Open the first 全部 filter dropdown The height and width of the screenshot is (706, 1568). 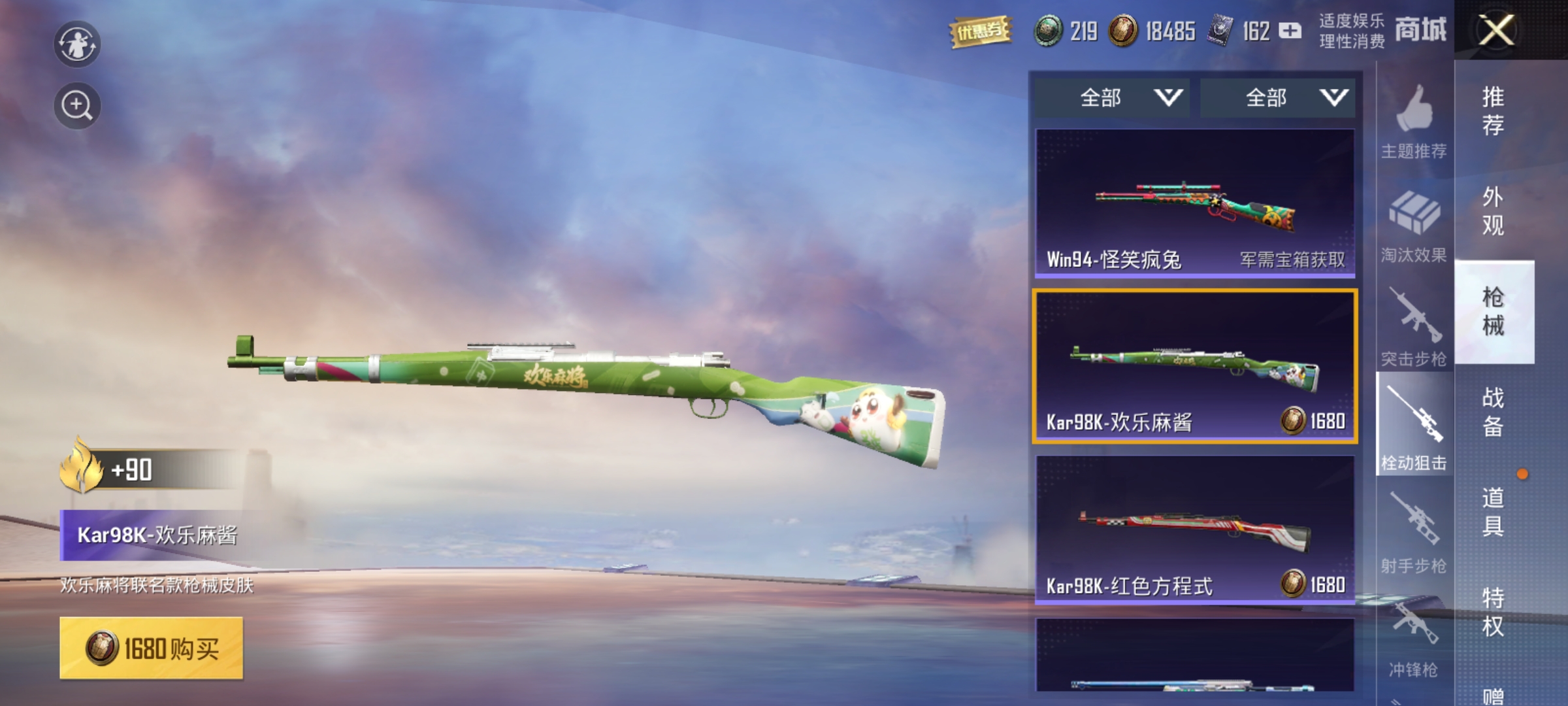pos(1112,98)
